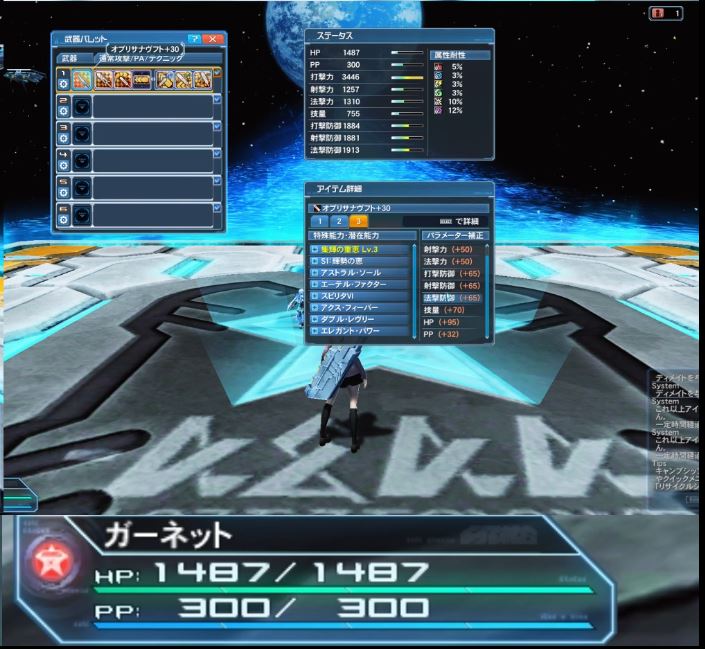This screenshot has width=705, height=649.
Task: Open gear settings for palette row 2
Action: [x=63, y=113]
